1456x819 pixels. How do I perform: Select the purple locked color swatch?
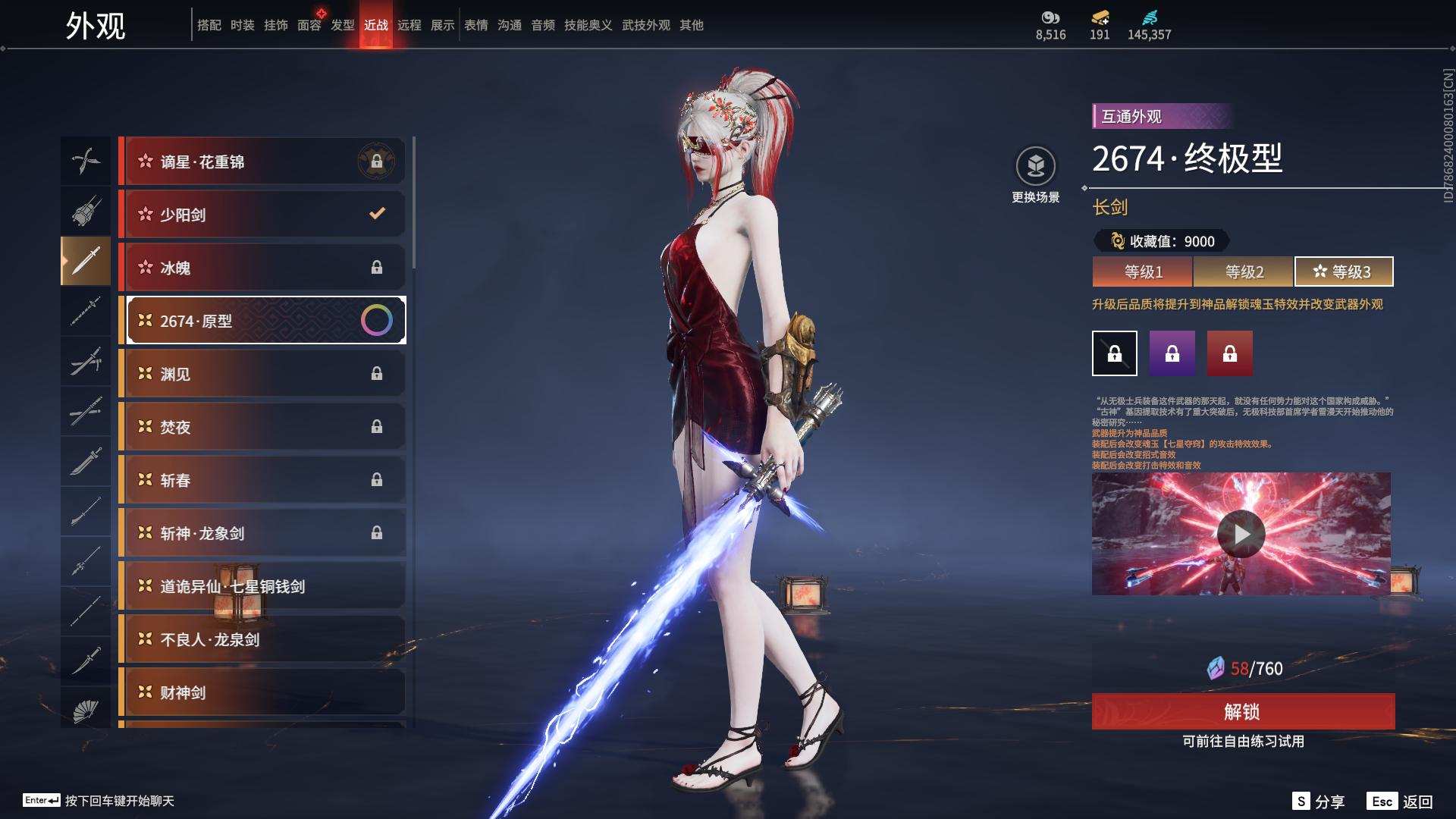1172,353
